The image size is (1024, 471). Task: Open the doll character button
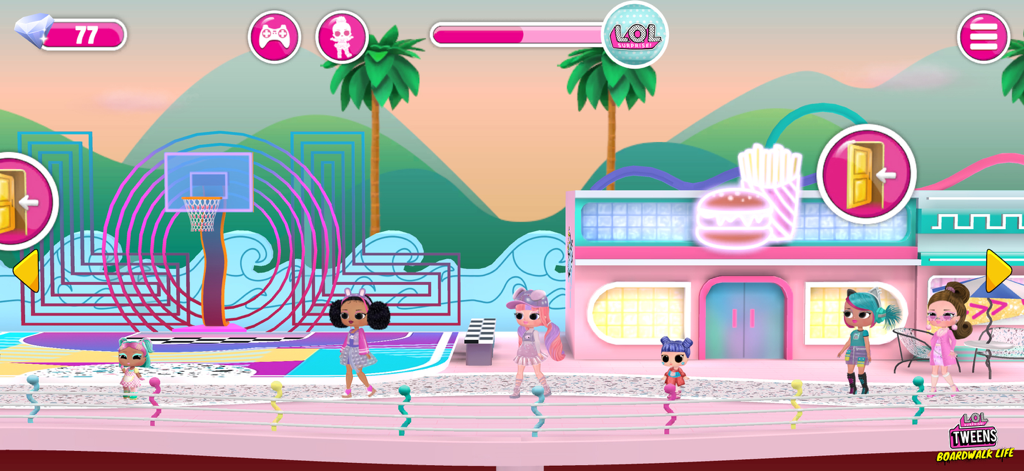pos(342,37)
